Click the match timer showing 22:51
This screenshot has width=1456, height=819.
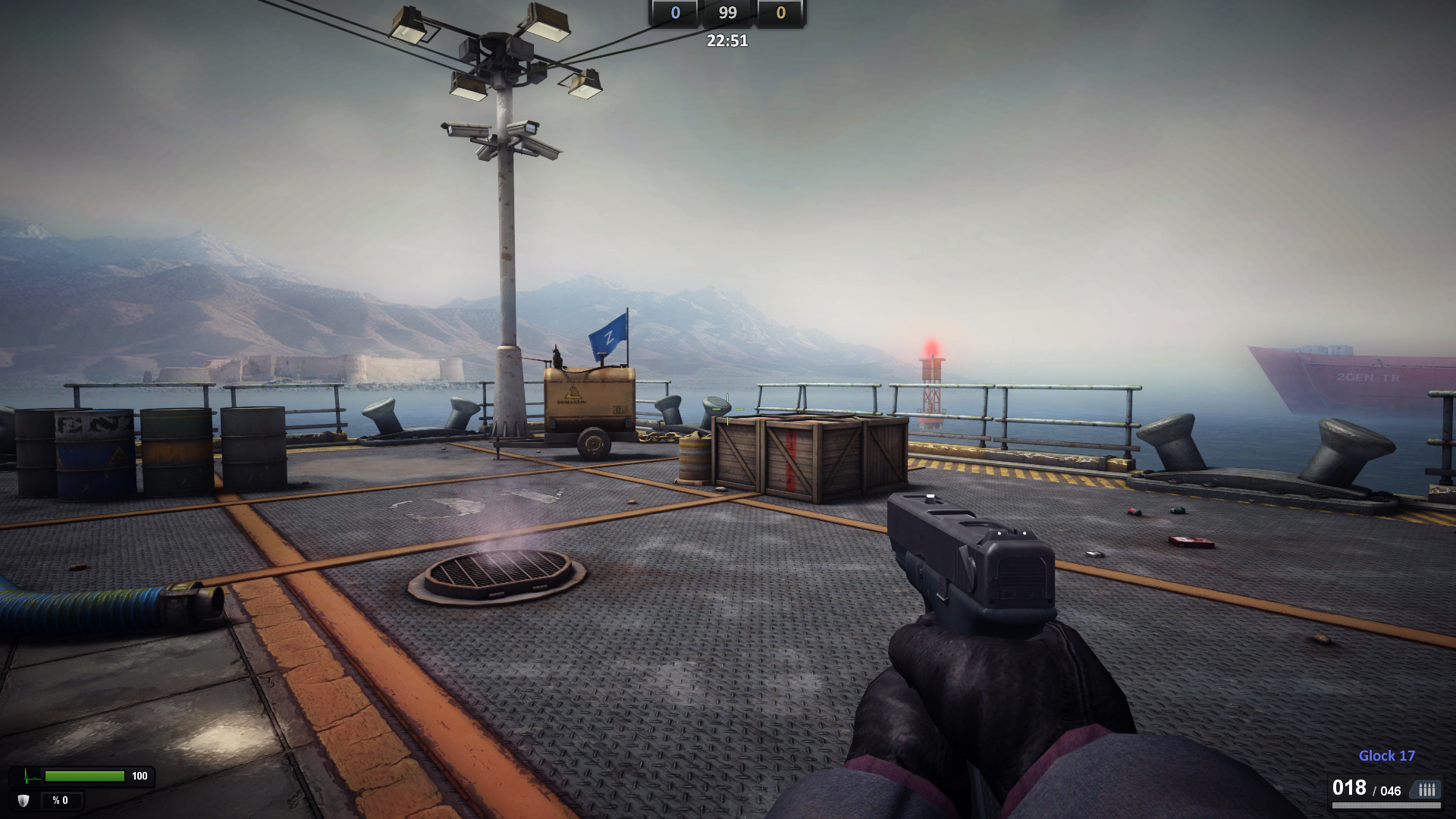(x=726, y=41)
